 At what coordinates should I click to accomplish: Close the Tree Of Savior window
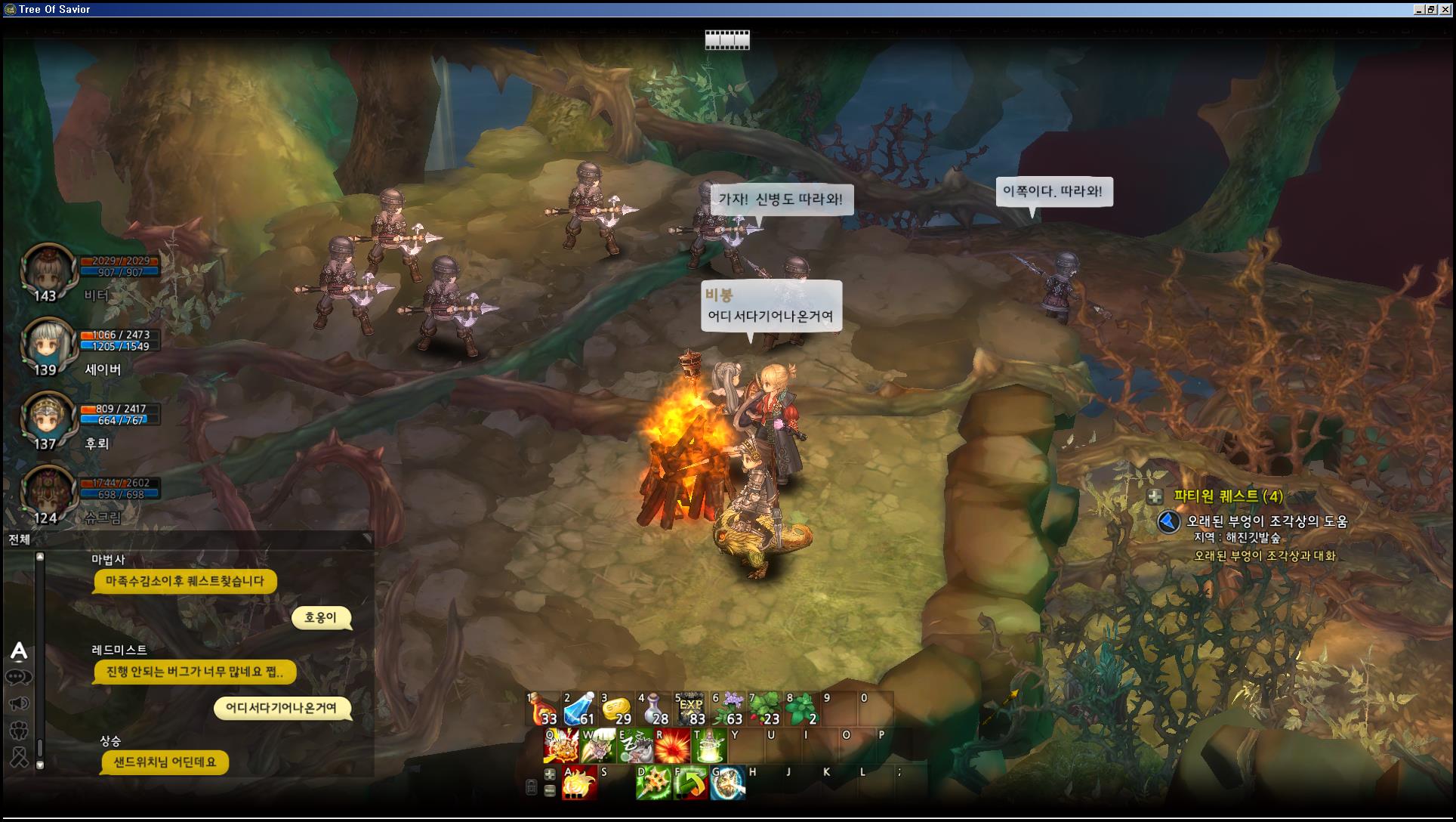point(1445,9)
